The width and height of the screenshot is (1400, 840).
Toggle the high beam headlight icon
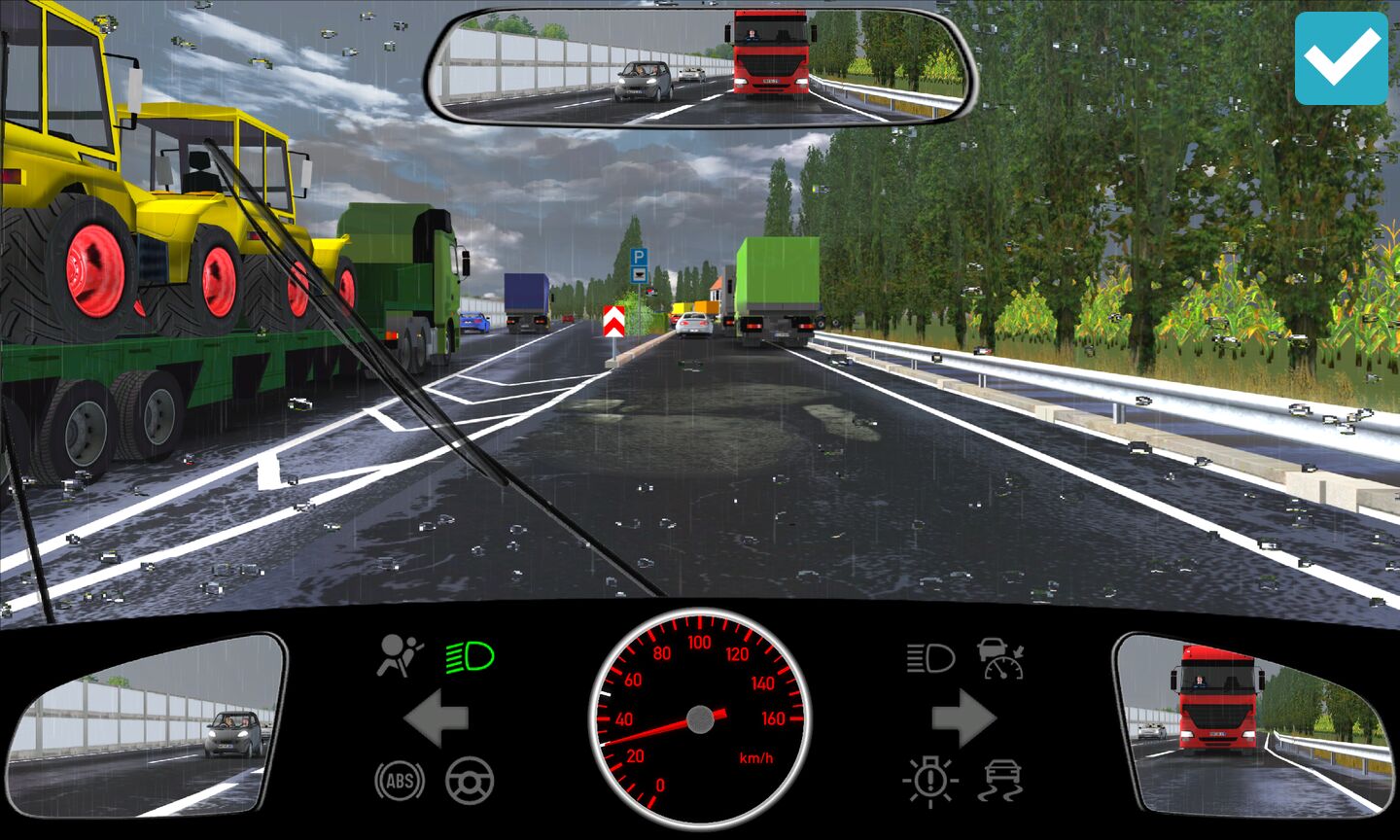pos(930,658)
